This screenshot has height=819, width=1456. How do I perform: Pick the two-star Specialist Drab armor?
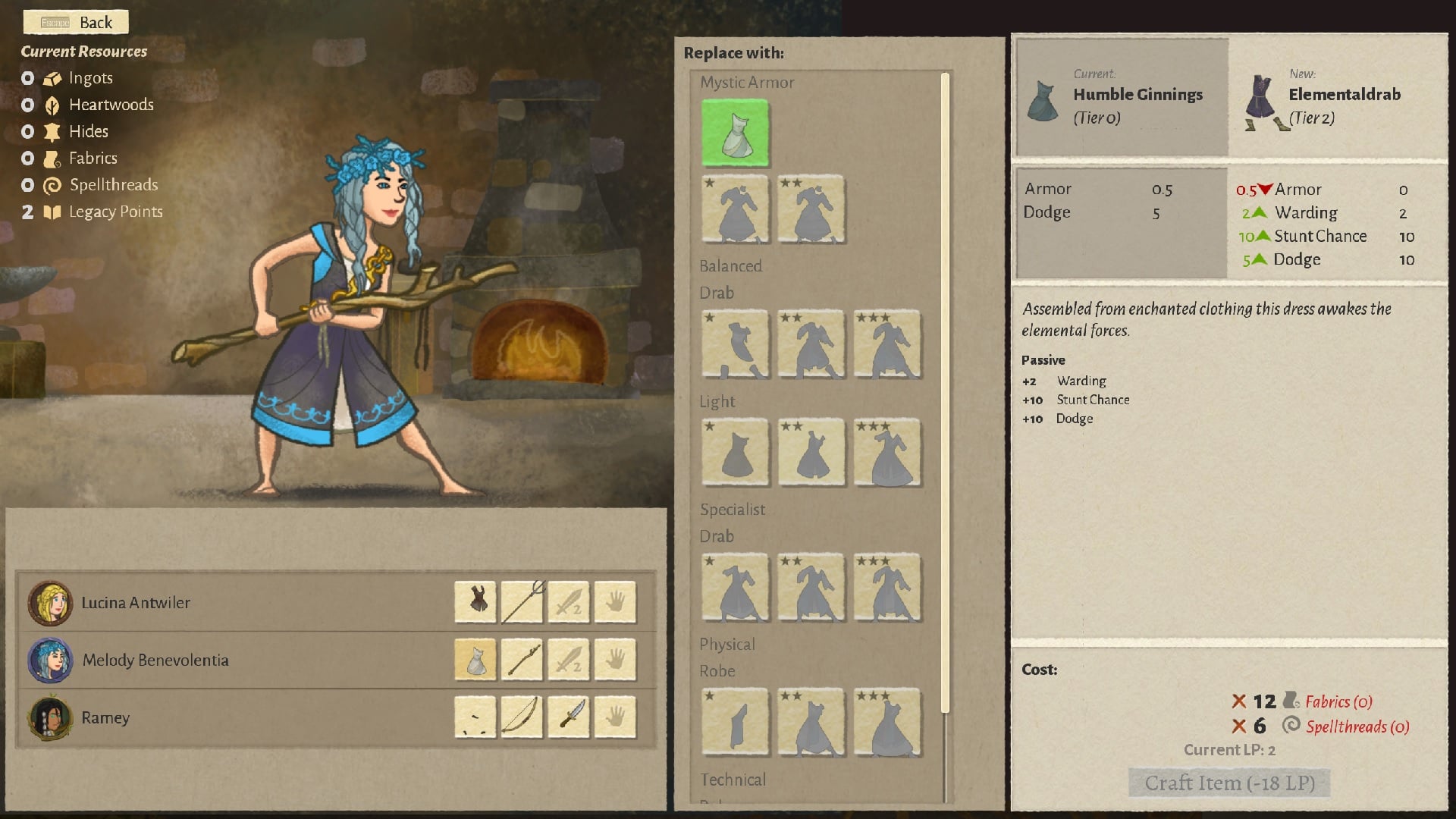point(811,588)
